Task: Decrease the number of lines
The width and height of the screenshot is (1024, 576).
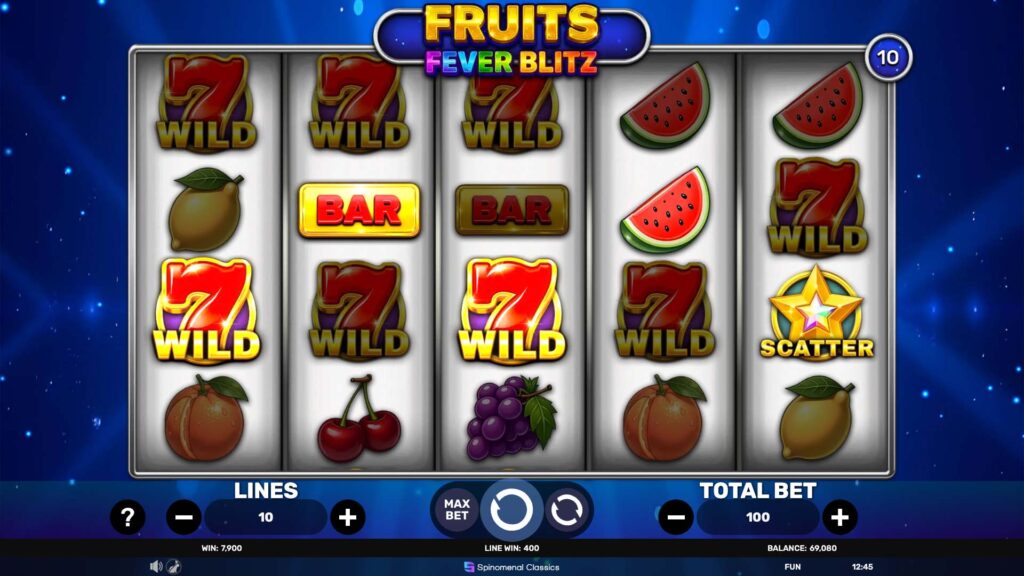Action: [x=183, y=517]
